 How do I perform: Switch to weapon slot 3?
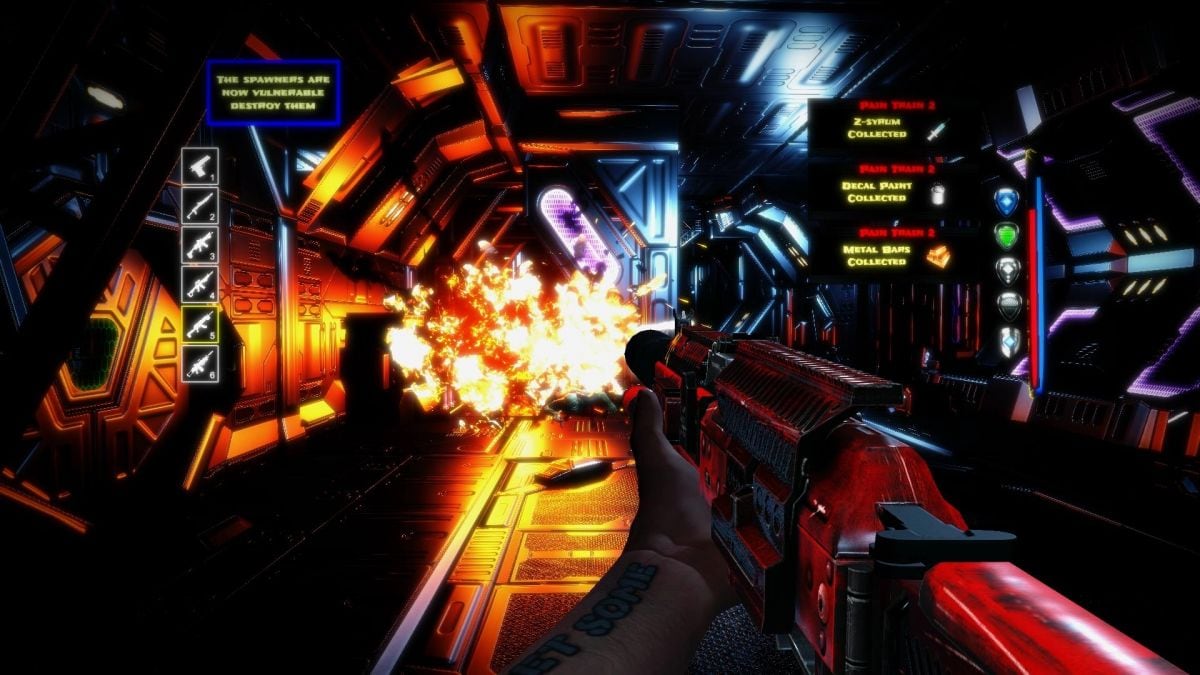point(200,244)
